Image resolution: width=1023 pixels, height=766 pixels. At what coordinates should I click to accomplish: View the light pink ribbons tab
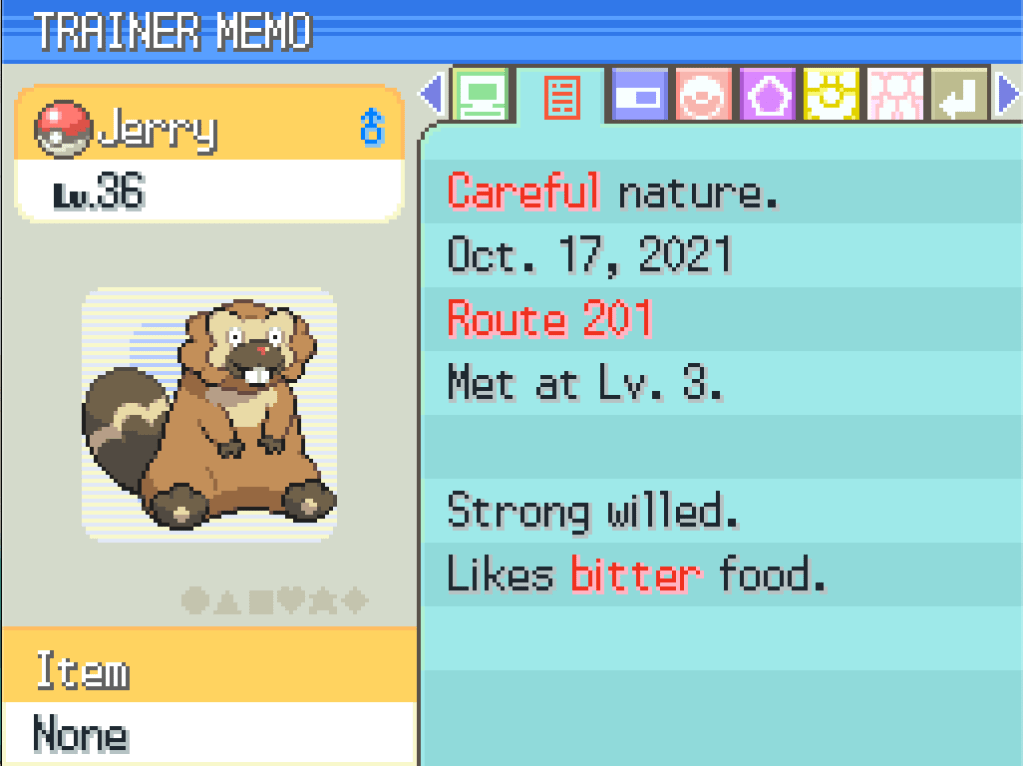click(895, 96)
